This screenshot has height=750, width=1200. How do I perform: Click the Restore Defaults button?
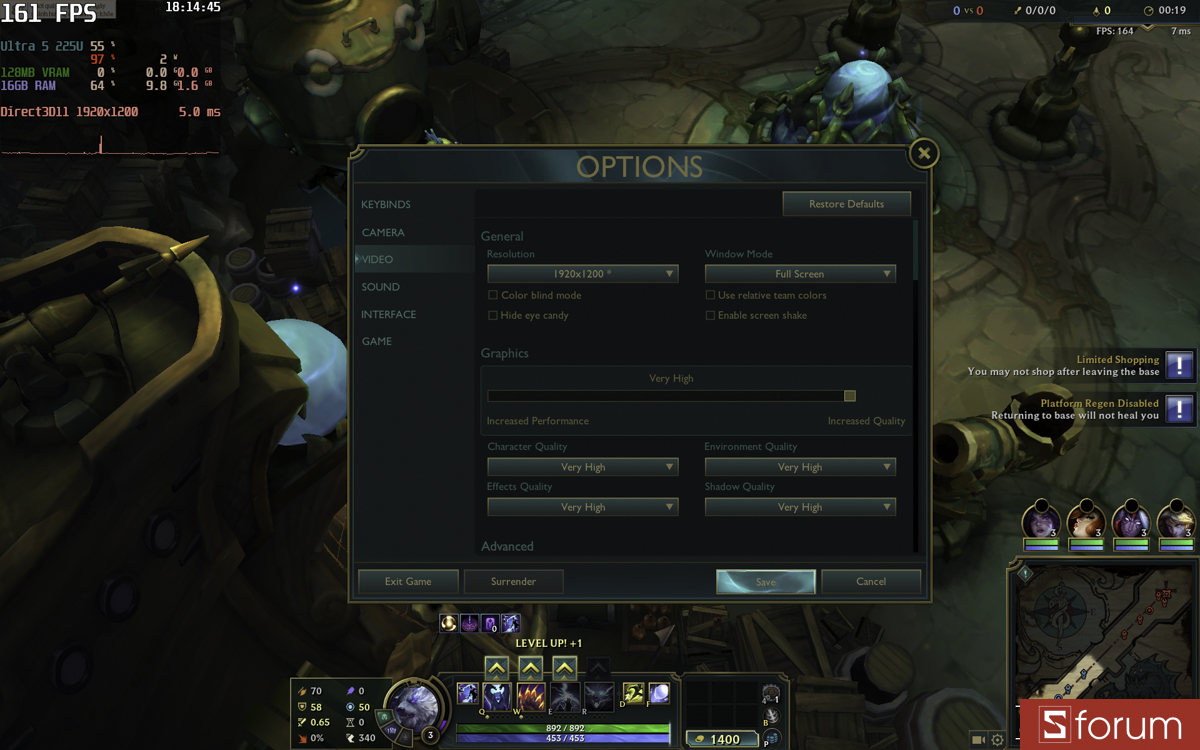pyautogui.click(x=846, y=204)
